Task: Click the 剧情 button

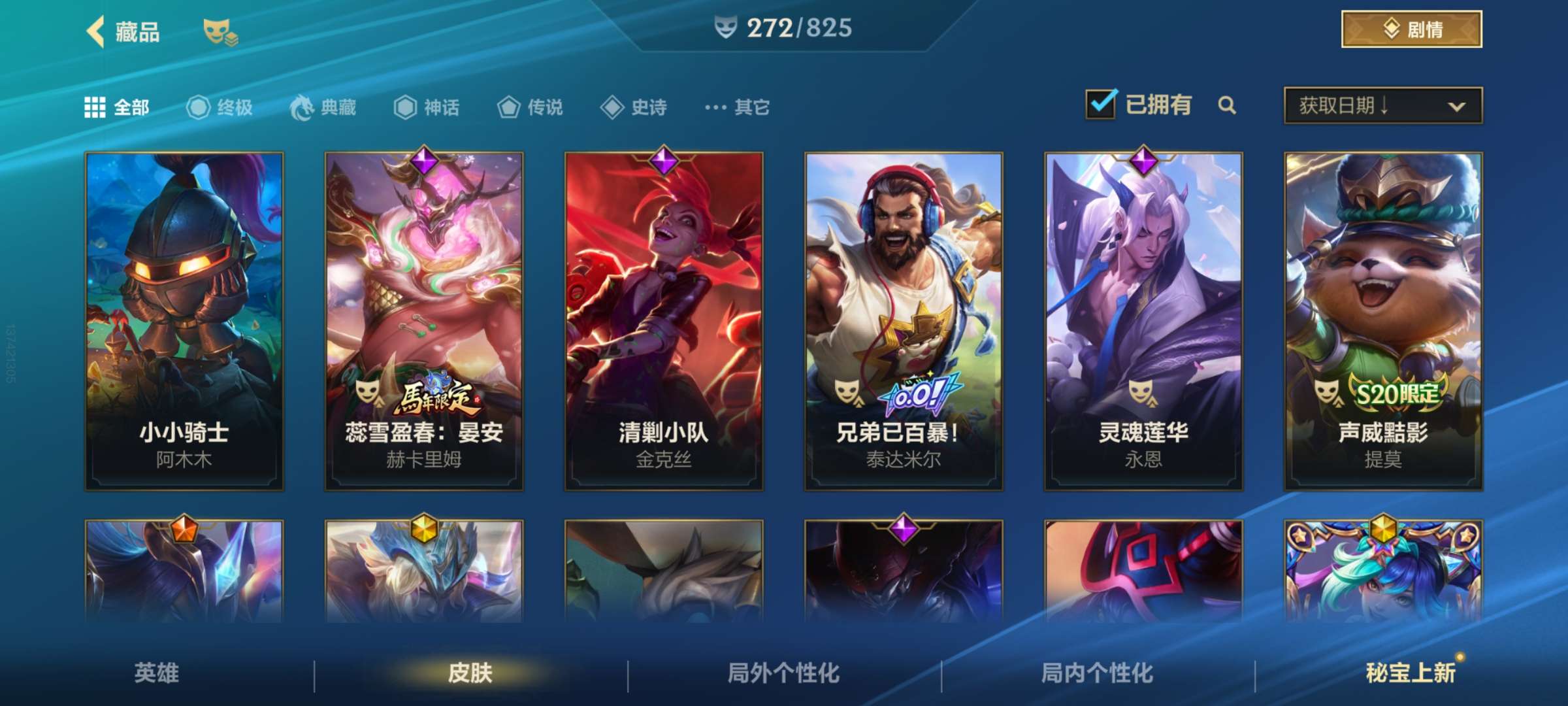Action: [1411, 29]
